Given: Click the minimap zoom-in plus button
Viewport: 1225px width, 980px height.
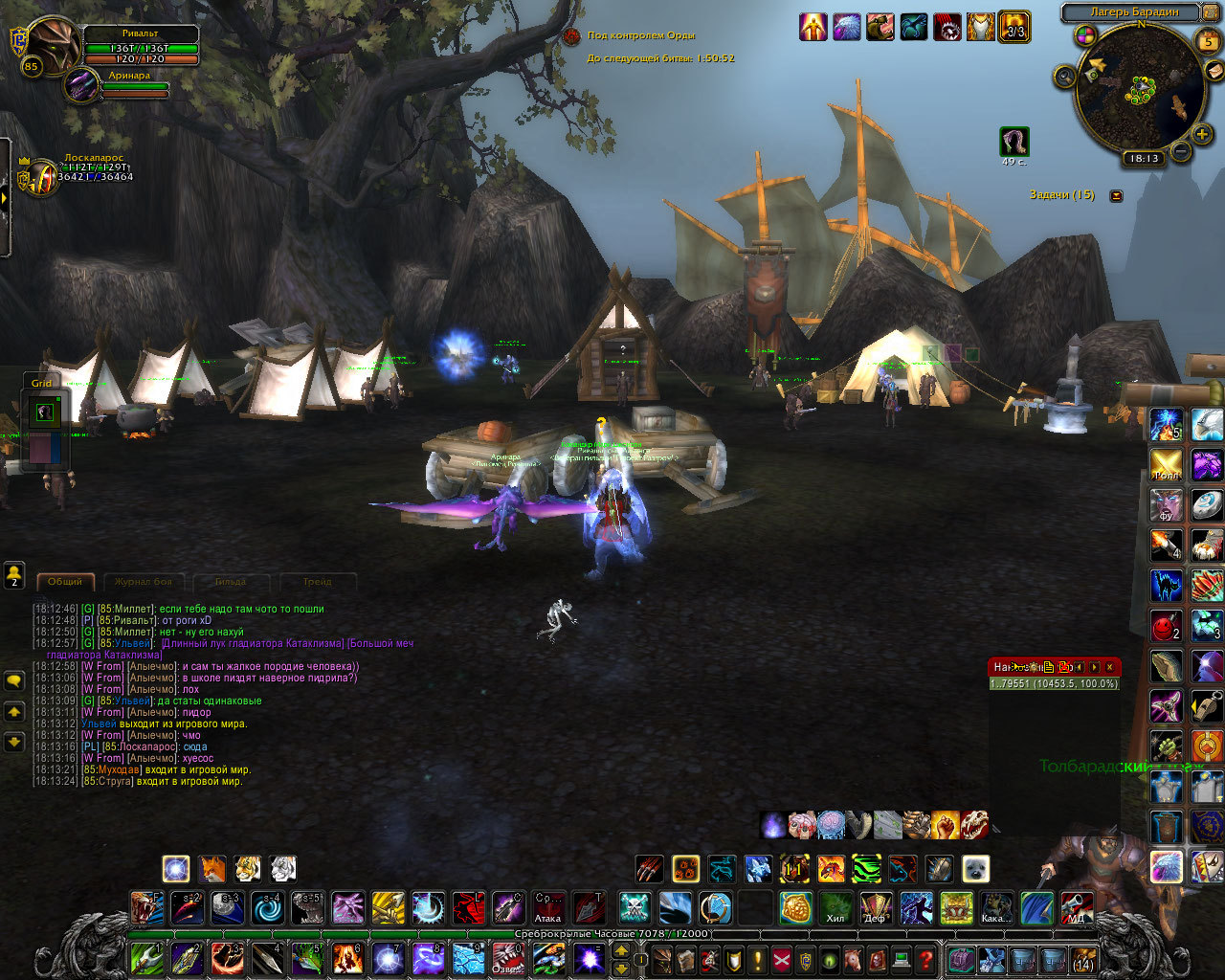Looking at the screenshot, I should click(x=1202, y=135).
